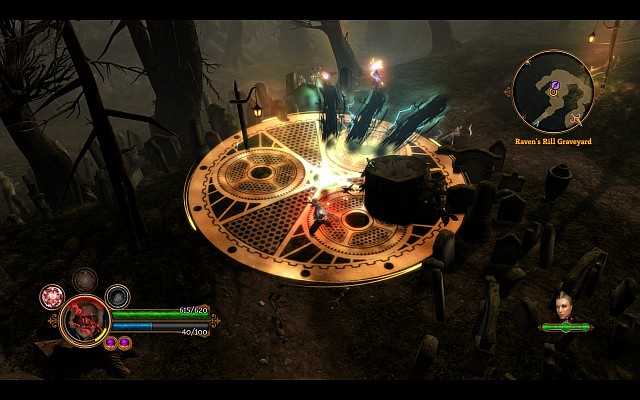Activate the grey stone ability icon
This screenshot has width=640, height=400.
coord(117,296)
